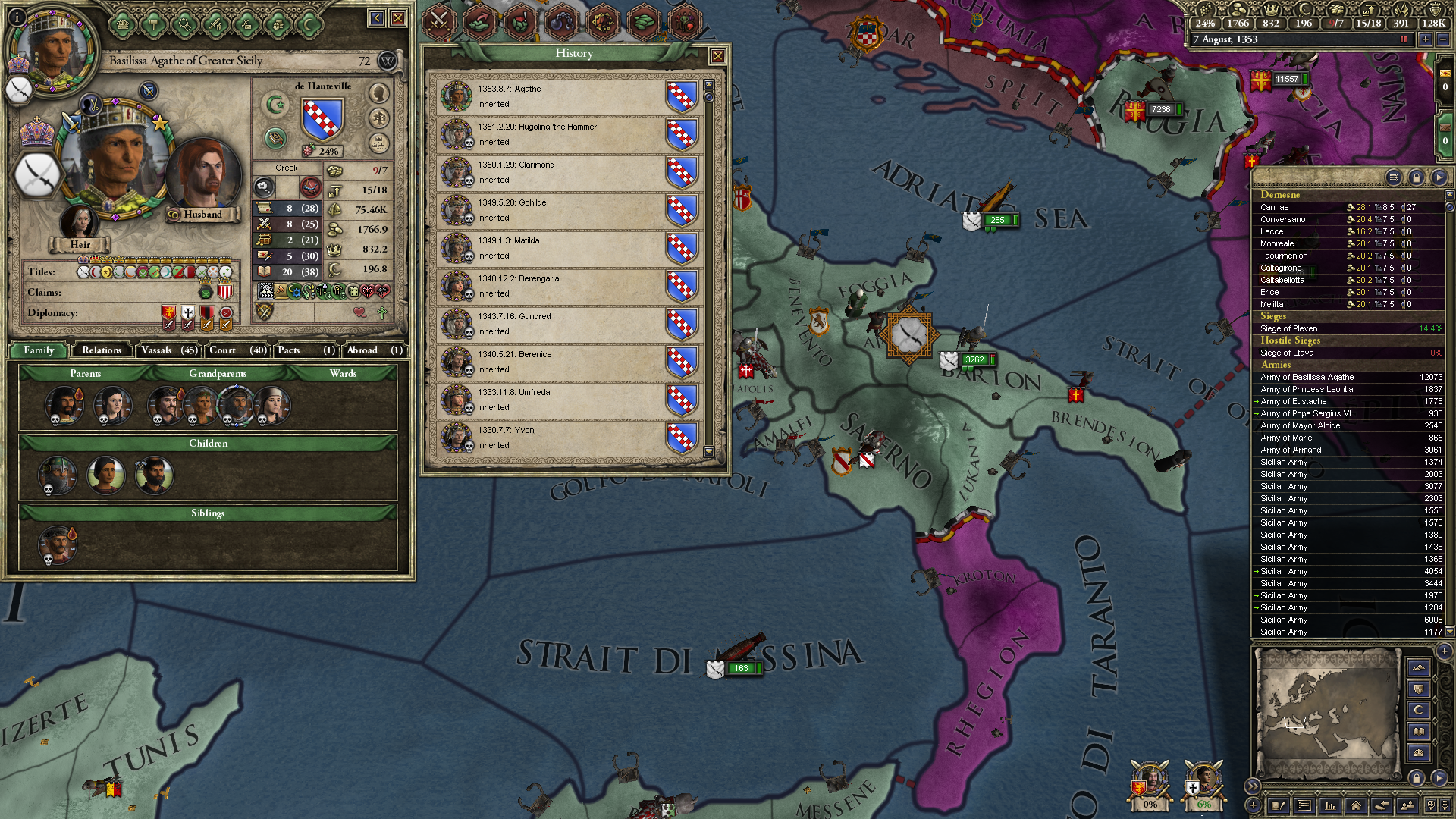Go to capital with the home icon
1456x819 pixels.
(1356, 805)
